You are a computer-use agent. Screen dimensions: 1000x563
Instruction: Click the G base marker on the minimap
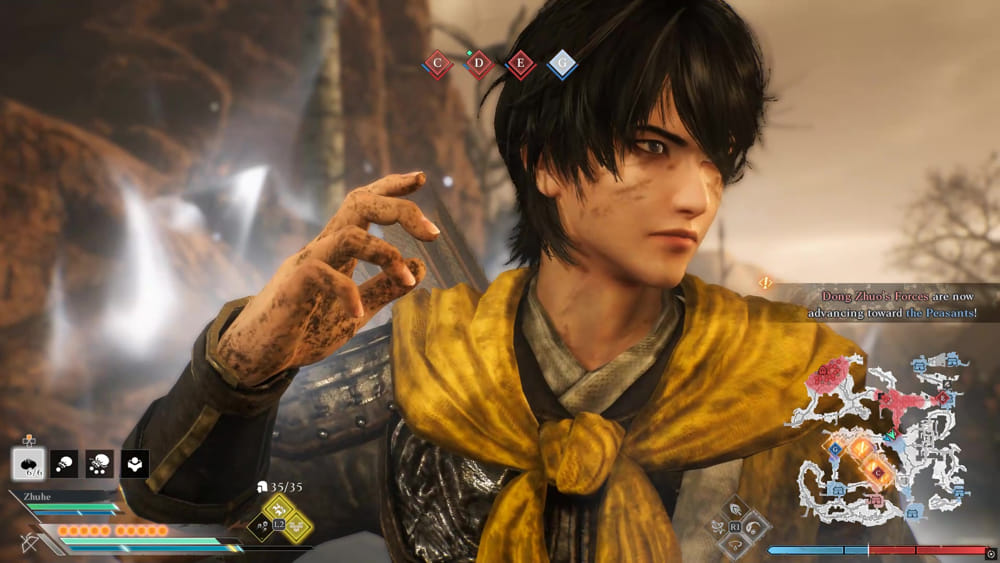pyautogui.click(x=835, y=450)
